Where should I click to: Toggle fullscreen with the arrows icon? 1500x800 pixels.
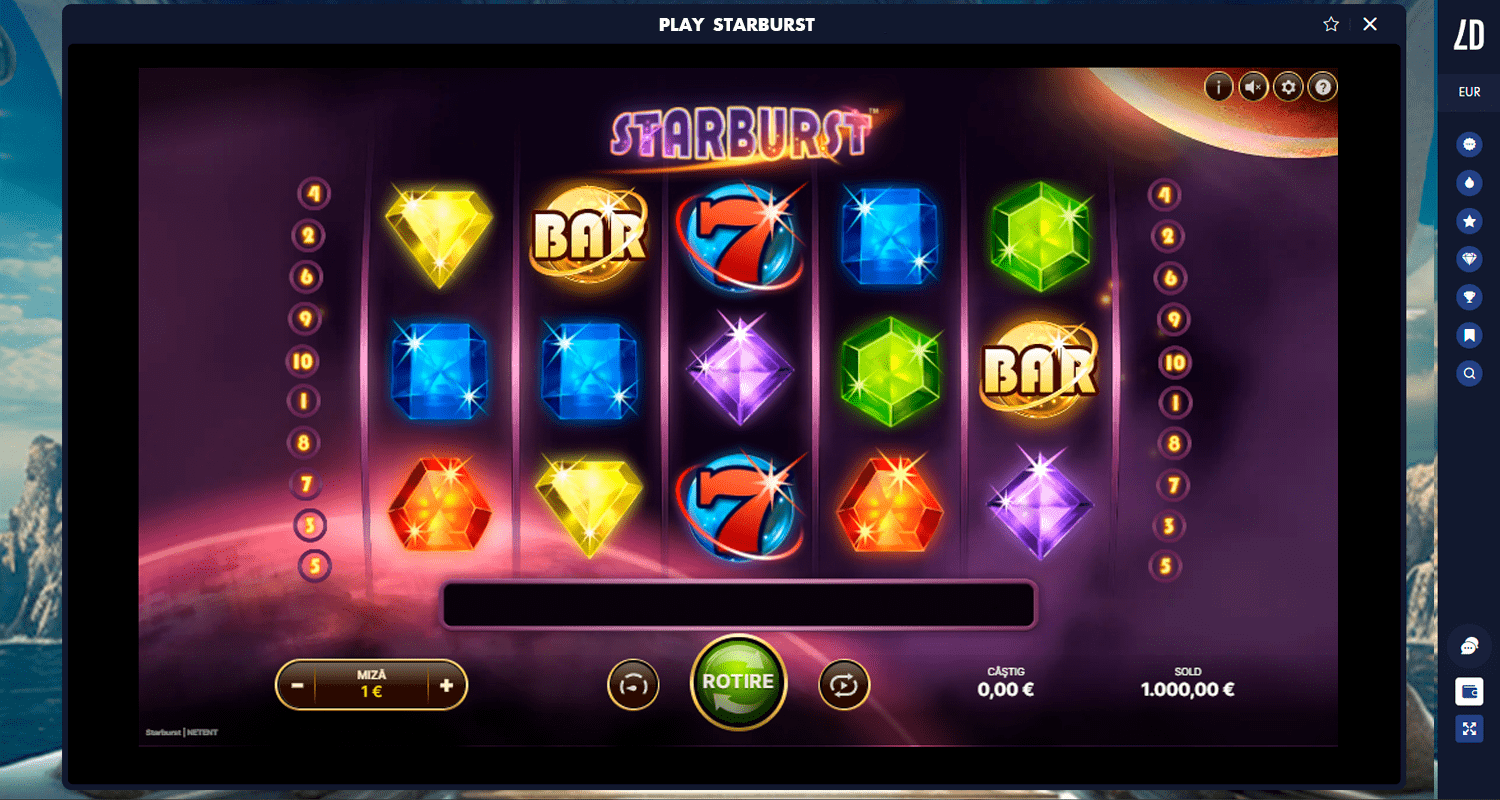(1469, 729)
